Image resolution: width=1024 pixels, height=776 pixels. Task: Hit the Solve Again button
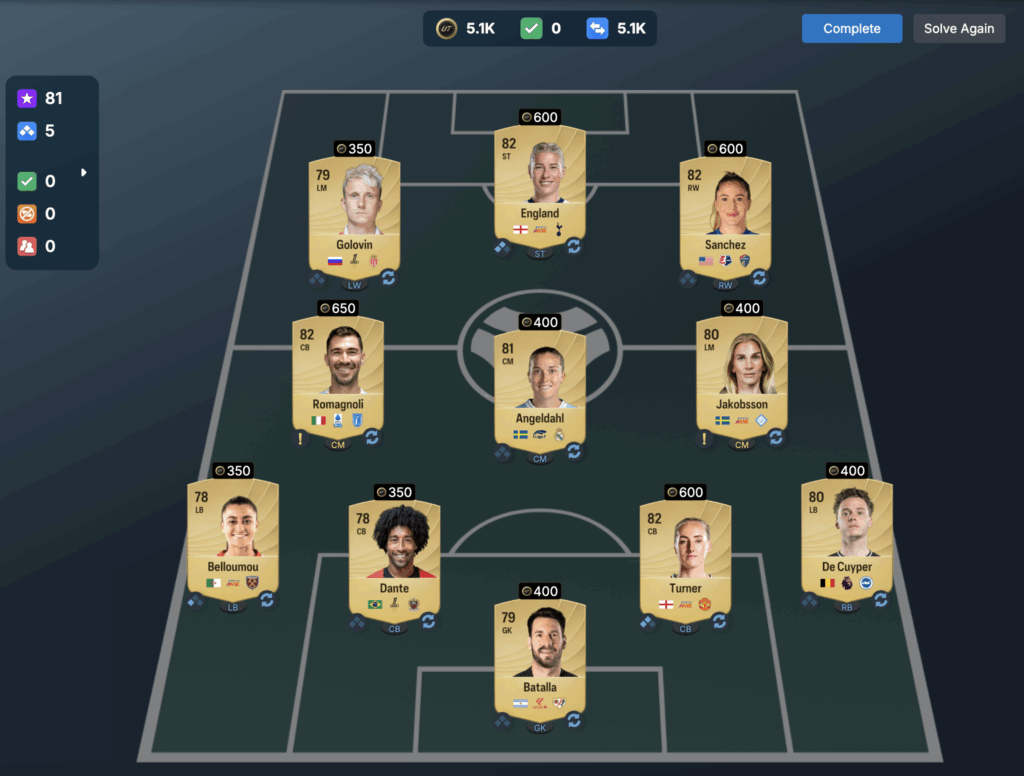[958, 29]
